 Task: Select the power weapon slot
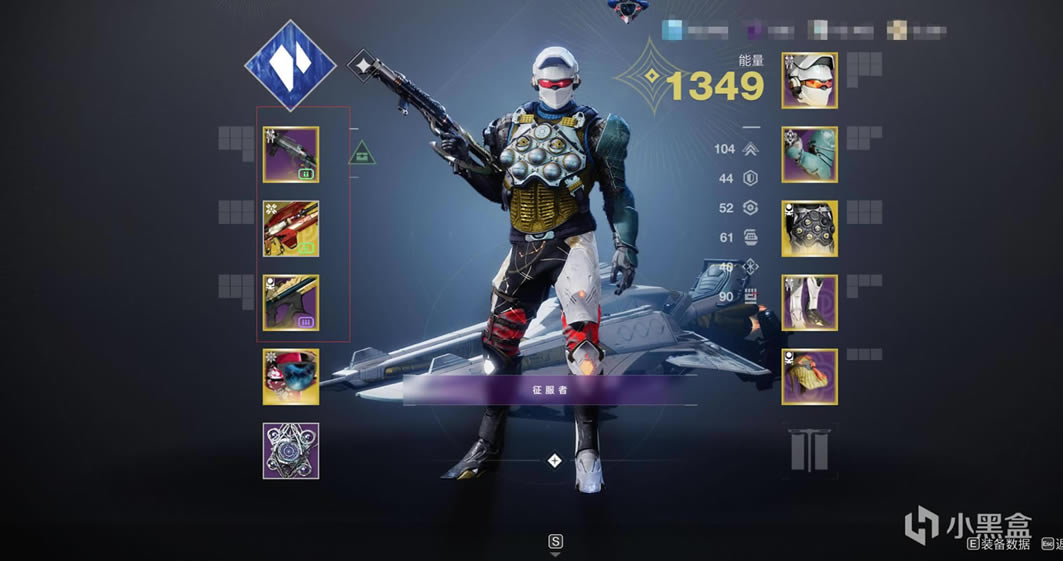point(291,303)
